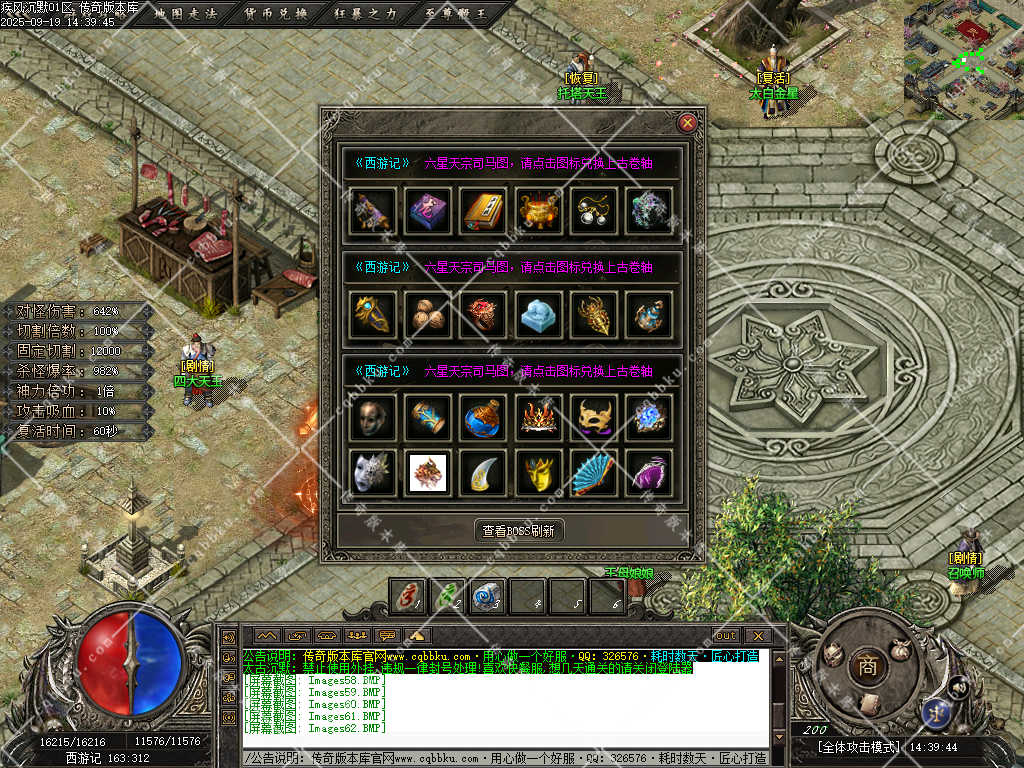Select the 狂暴之力 menu
This screenshot has width=1024, height=768.
pos(365,13)
